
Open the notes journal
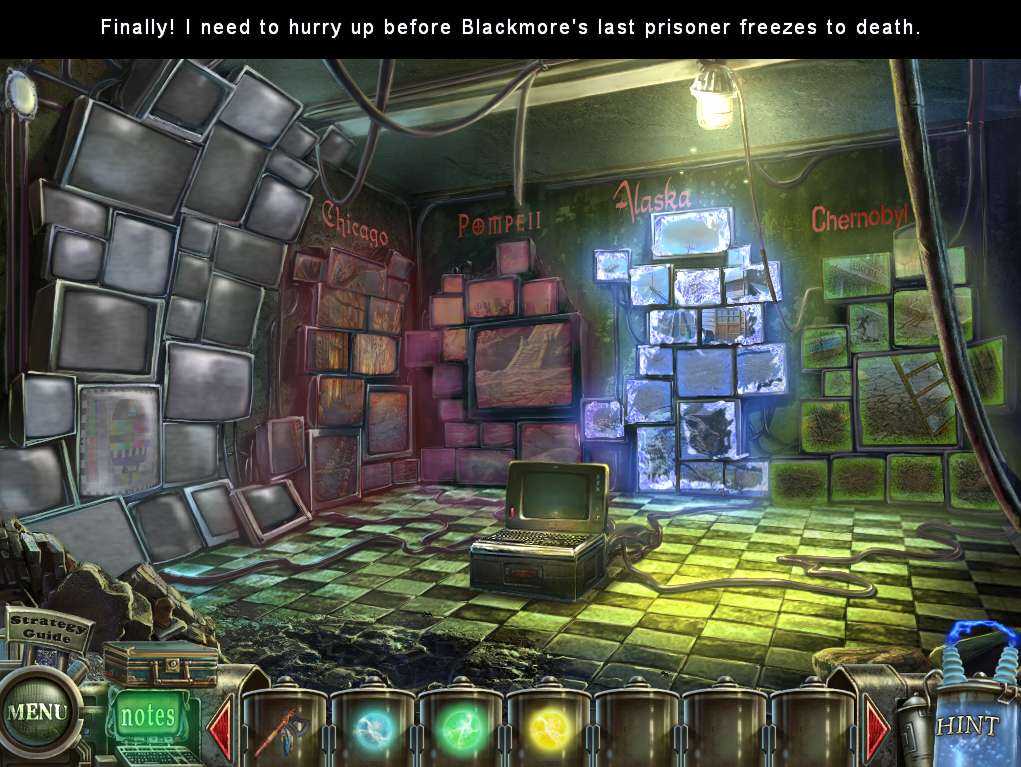coord(148,716)
